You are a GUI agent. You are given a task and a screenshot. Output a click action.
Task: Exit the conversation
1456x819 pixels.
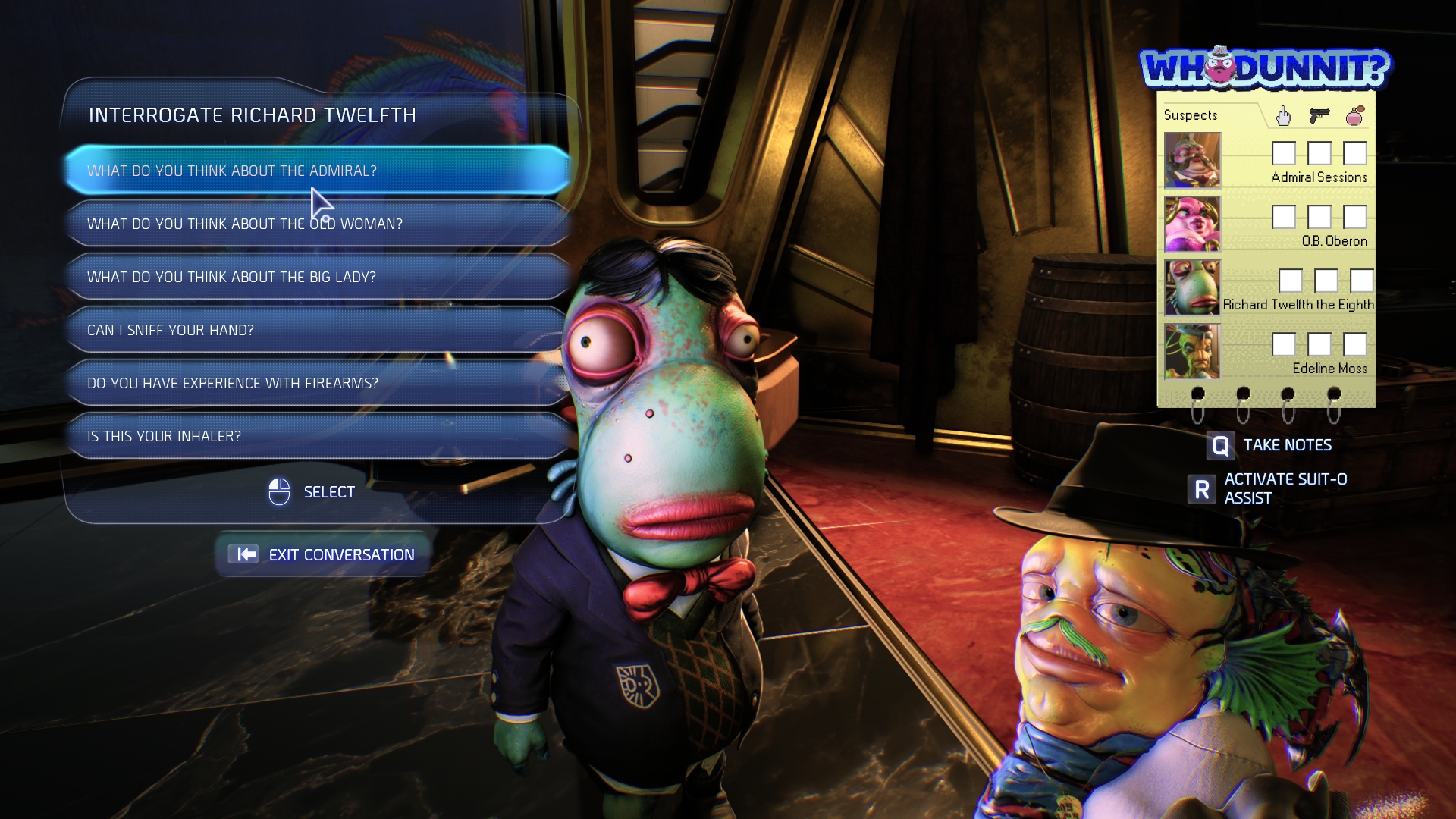point(325,554)
